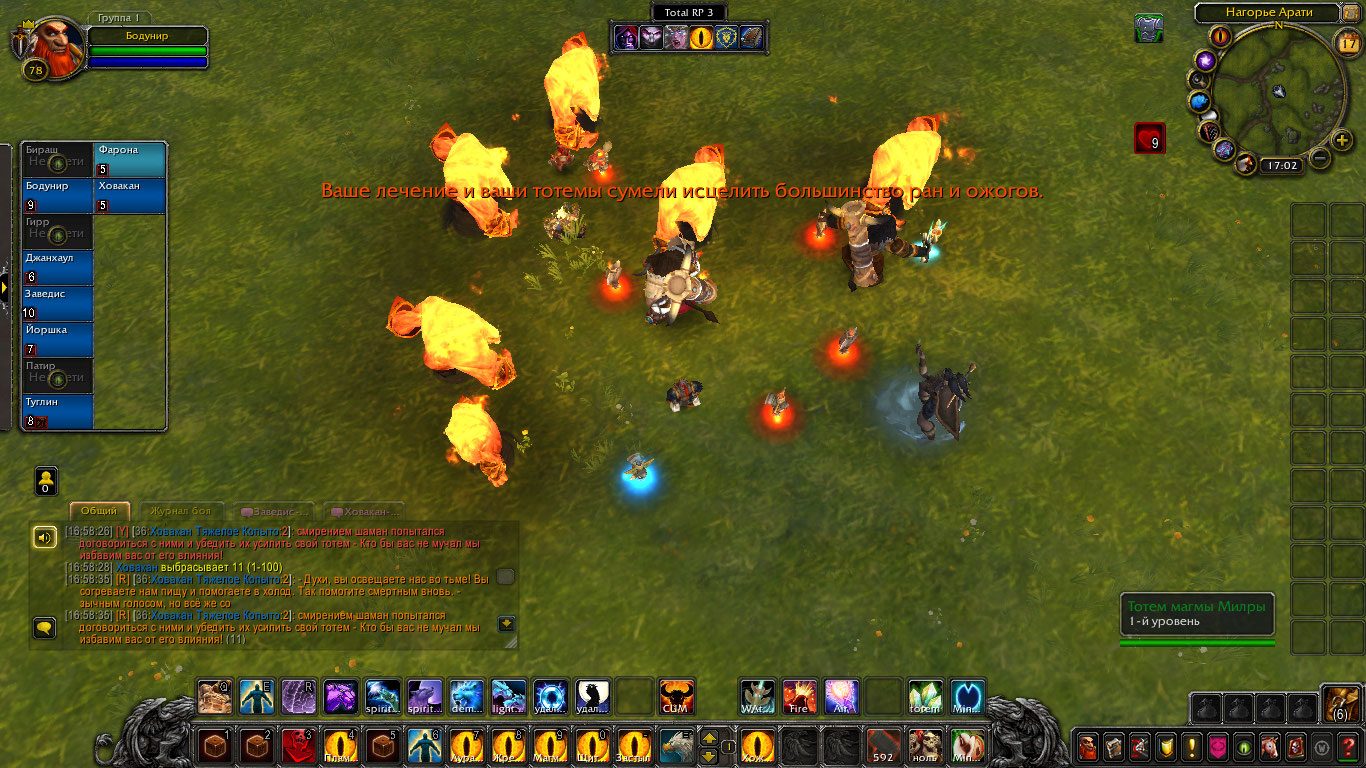Select Фарона in the raid frame
The height and width of the screenshot is (768, 1366).
click(130, 160)
